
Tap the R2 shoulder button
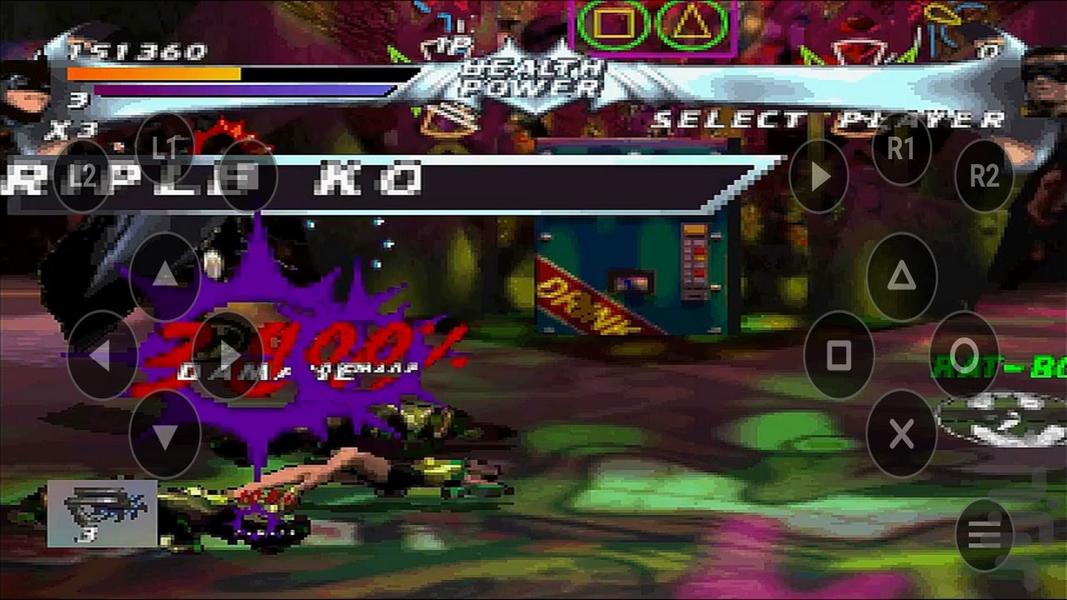(984, 176)
